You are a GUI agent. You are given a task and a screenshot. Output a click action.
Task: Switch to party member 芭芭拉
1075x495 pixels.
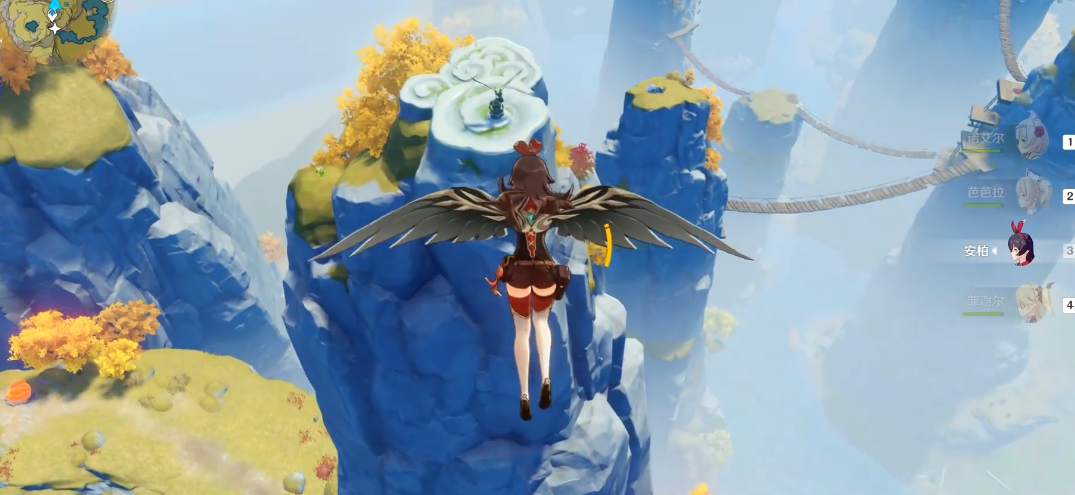[x=1029, y=193]
